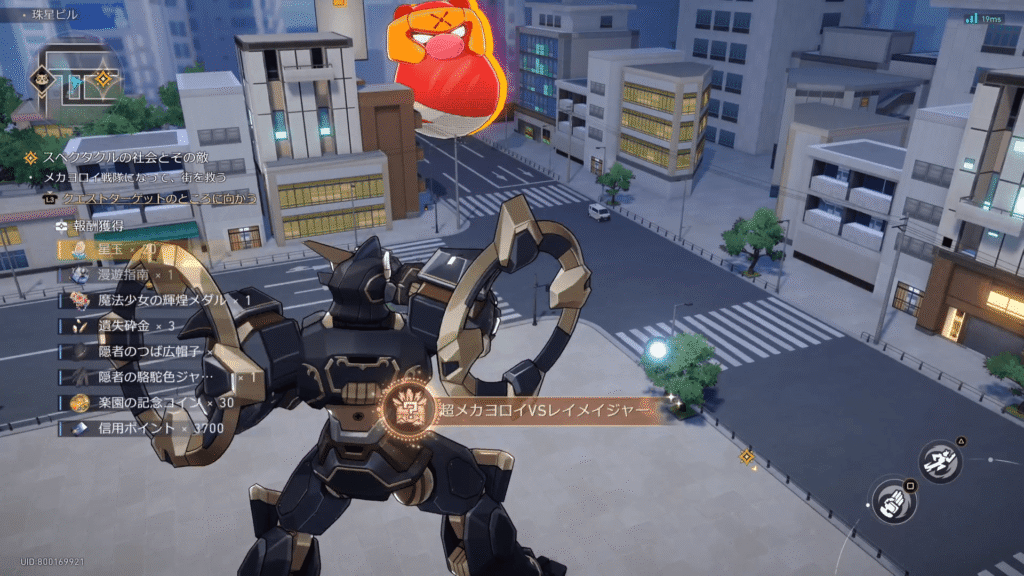Open the minimap in the corner

click(x=73, y=82)
